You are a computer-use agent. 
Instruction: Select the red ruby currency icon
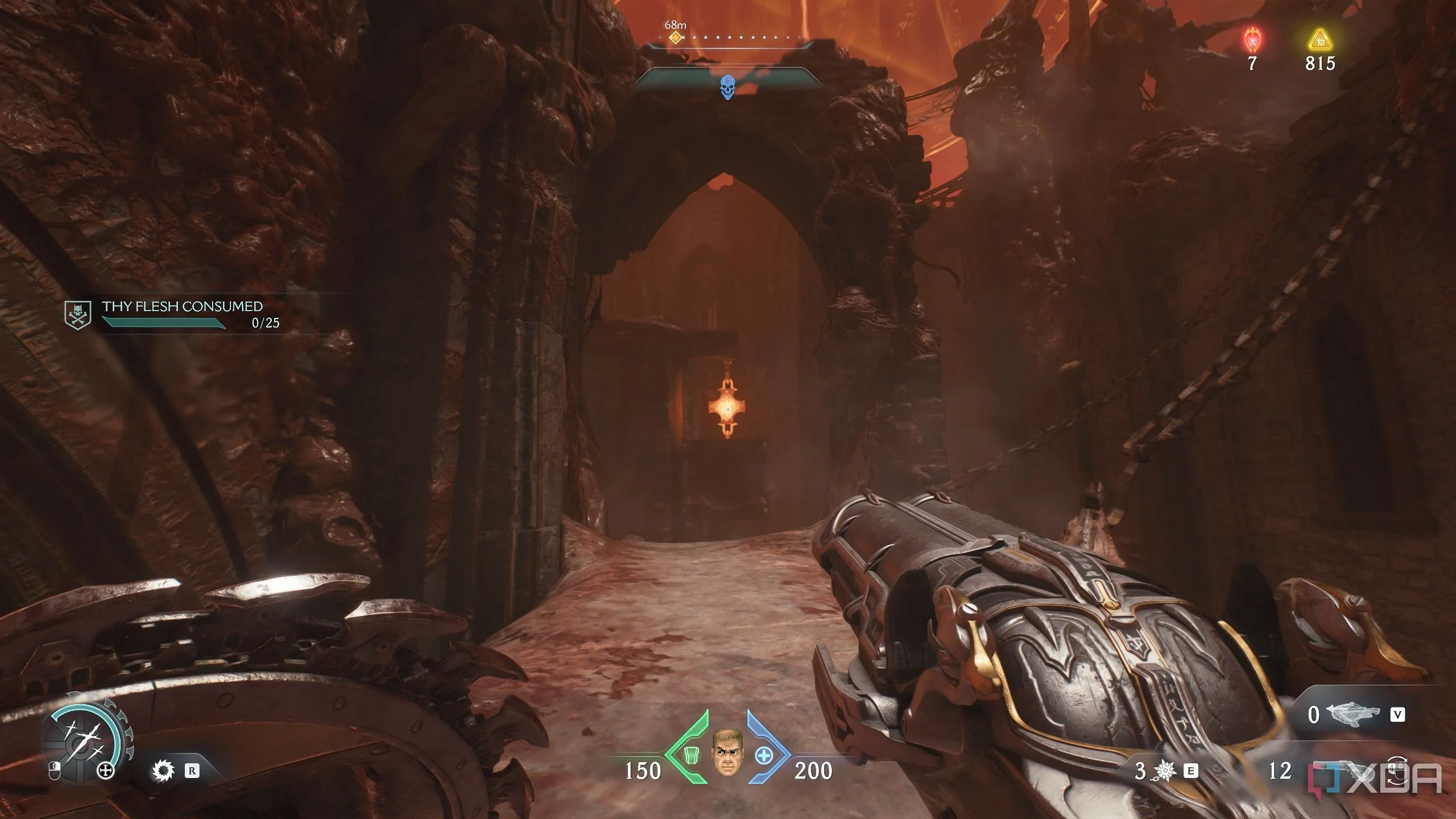[1252, 41]
